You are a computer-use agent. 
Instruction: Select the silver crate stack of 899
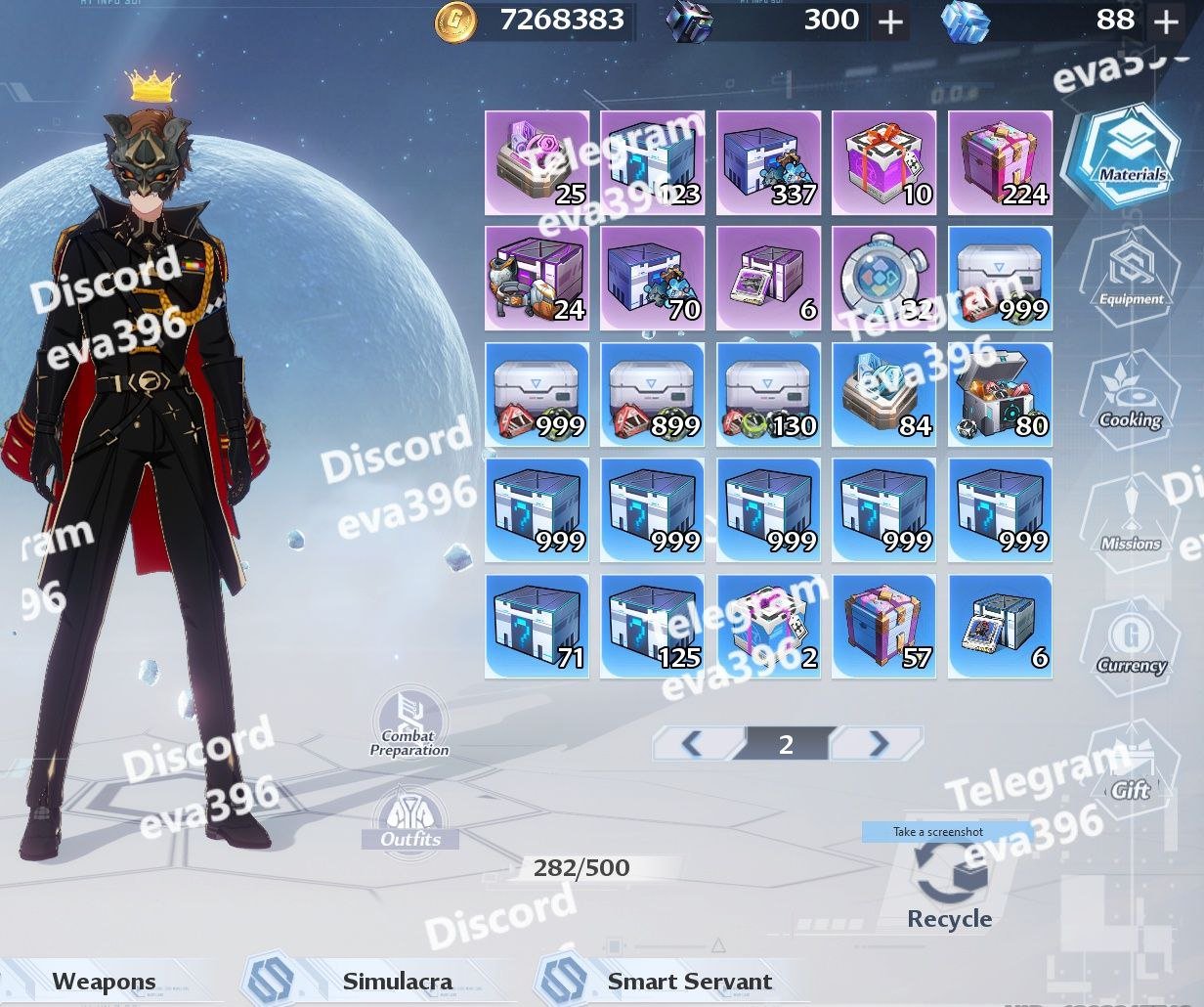pos(652,394)
